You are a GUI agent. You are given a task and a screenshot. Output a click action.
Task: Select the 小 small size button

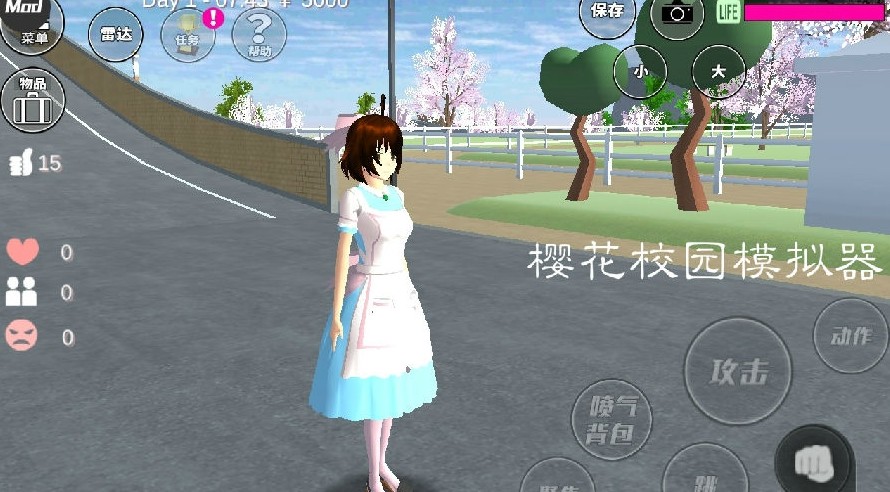pyautogui.click(x=641, y=71)
